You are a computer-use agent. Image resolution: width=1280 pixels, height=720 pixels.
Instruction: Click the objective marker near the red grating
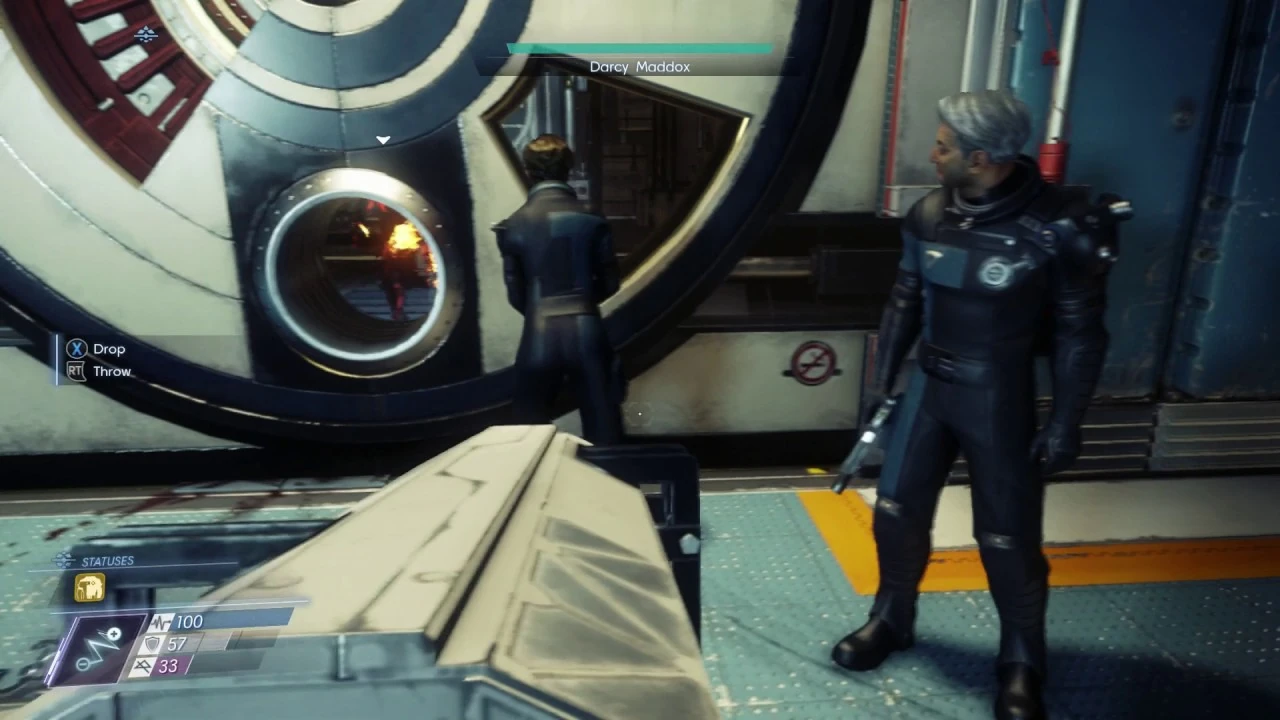point(146,36)
